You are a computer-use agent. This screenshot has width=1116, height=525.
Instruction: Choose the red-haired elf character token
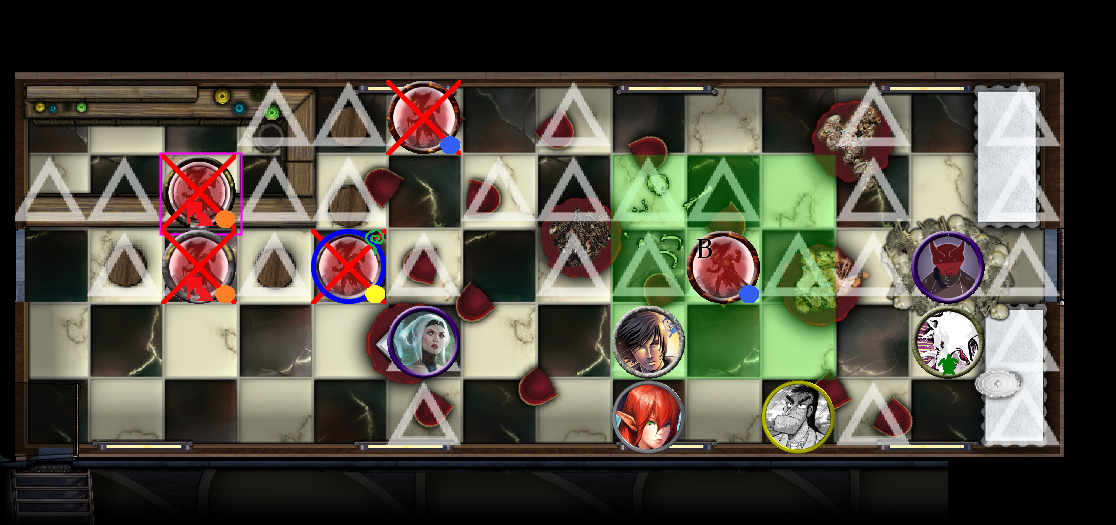click(648, 417)
